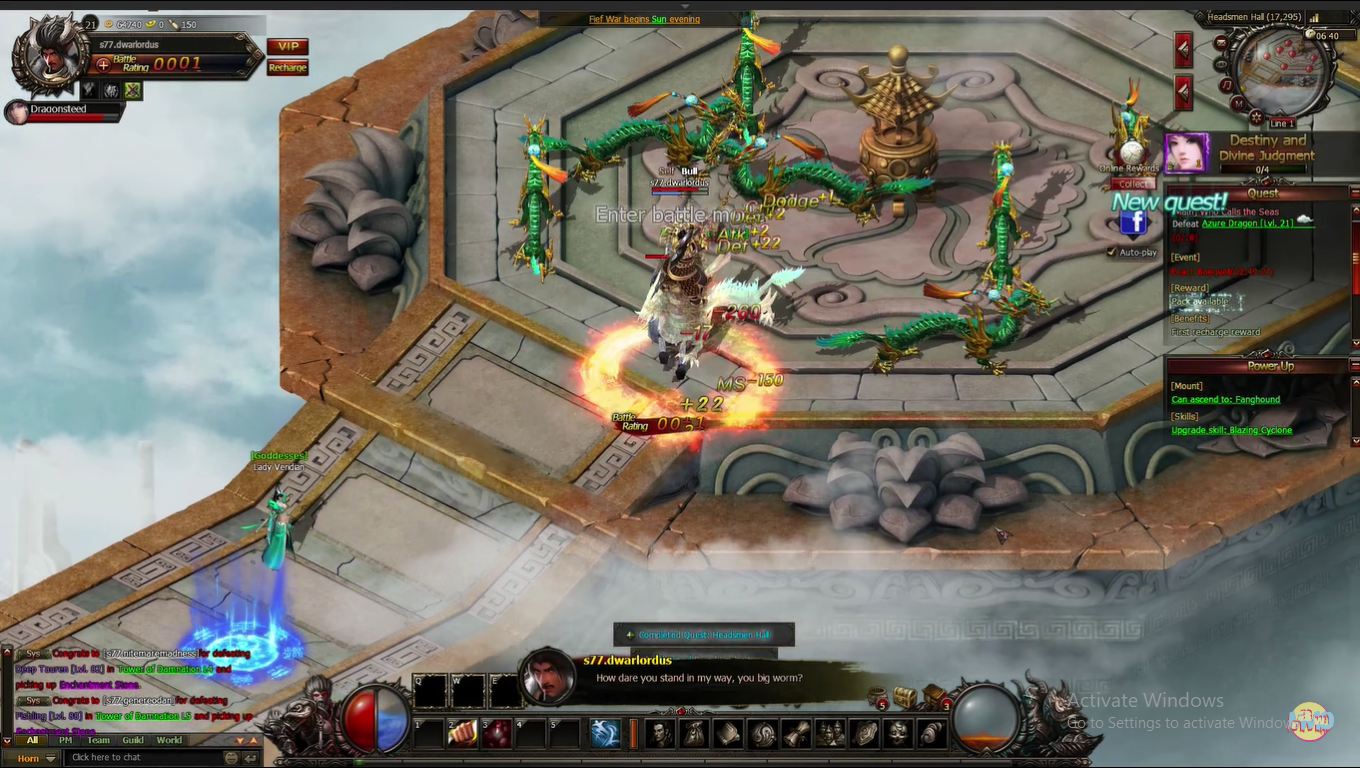Click the smiley emoticon icon beside chat input

(x=232, y=757)
